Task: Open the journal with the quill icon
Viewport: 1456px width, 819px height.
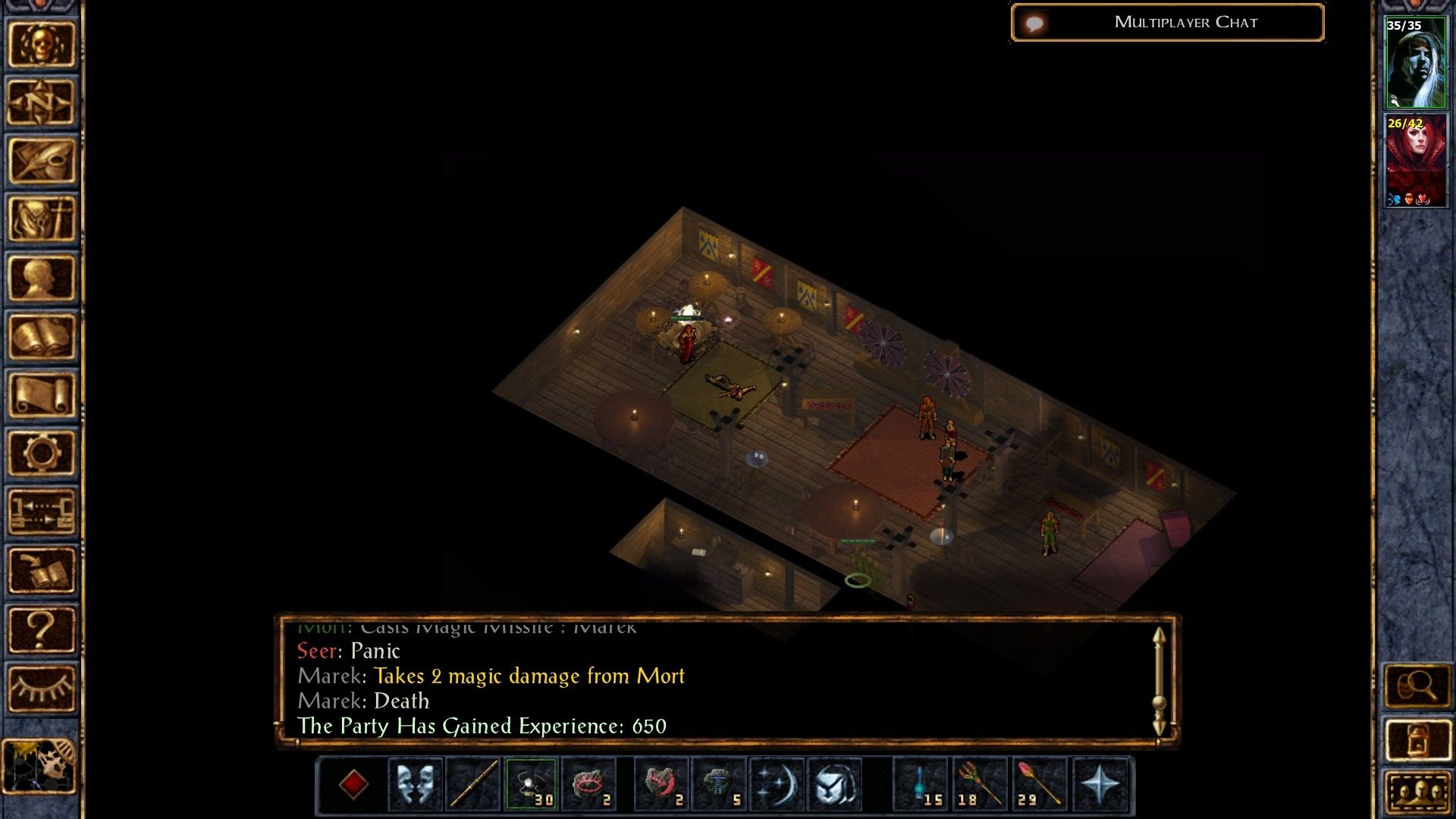Action: [x=42, y=161]
